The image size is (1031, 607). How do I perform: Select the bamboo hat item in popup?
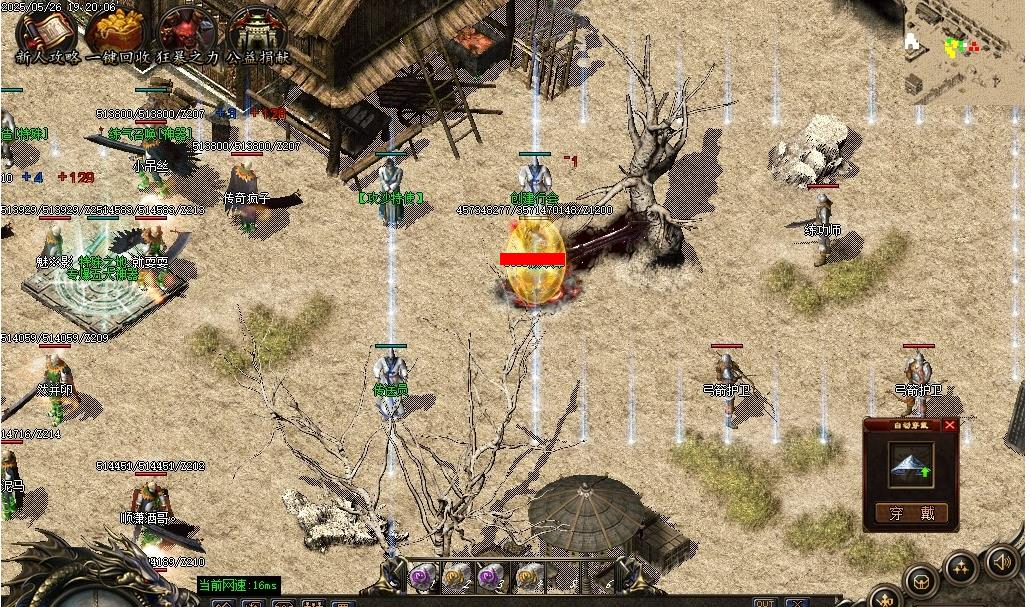910,465
